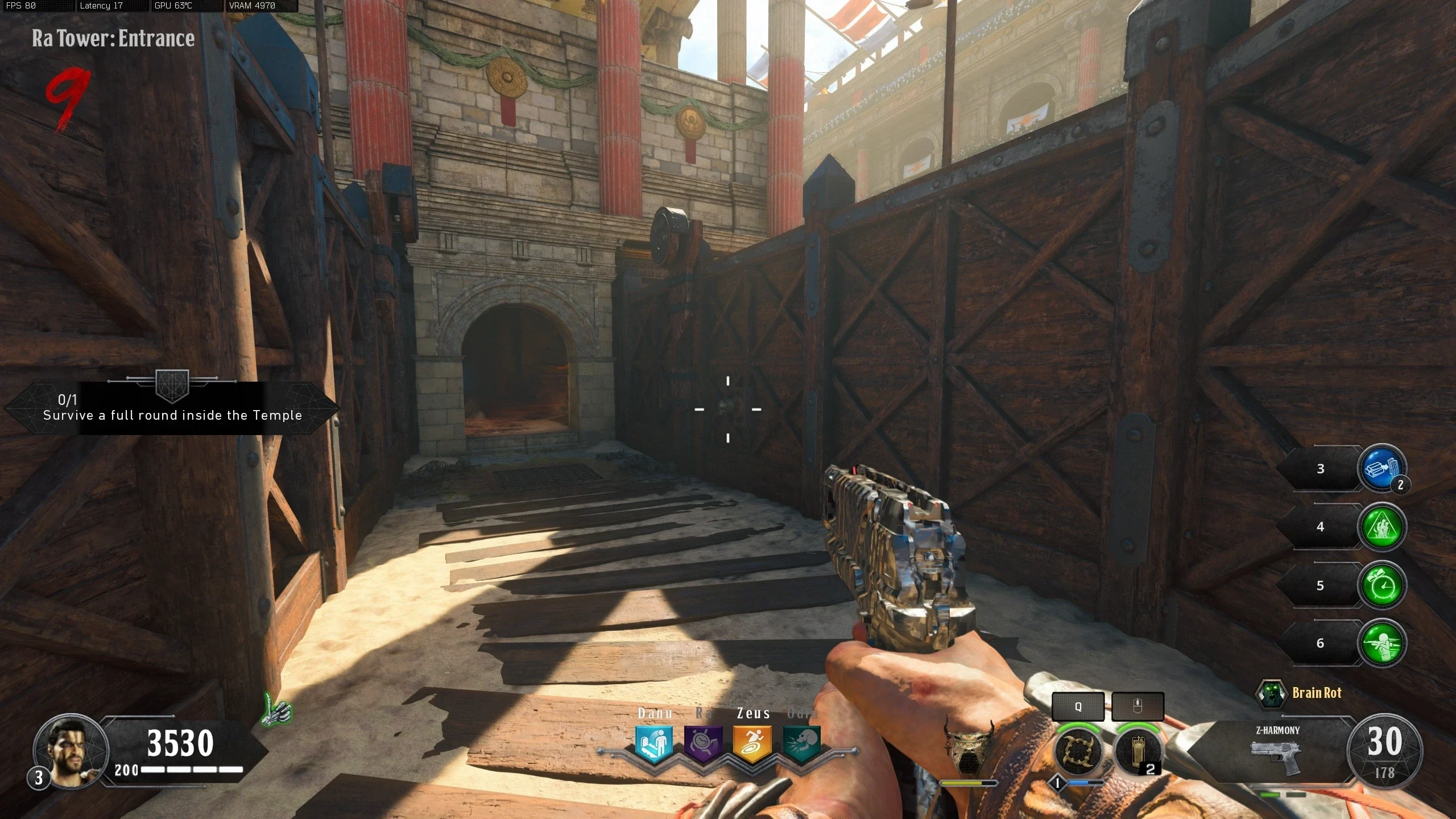The image size is (1456, 819).
Task: Select the blue ammo conversion elixir
Action: [1381, 468]
